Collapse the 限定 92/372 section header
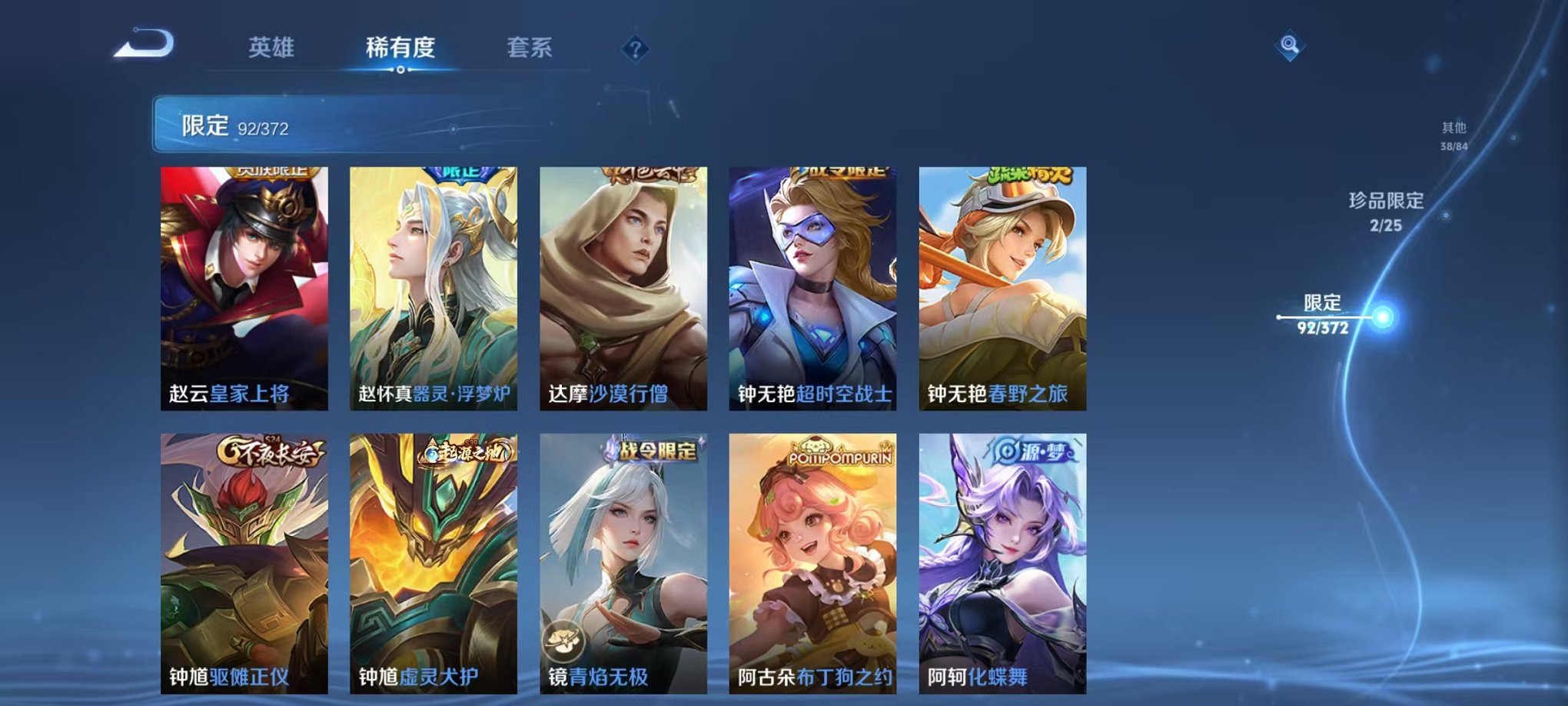The width and height of the screenshot is (1568, 706). tap(238, 123)
